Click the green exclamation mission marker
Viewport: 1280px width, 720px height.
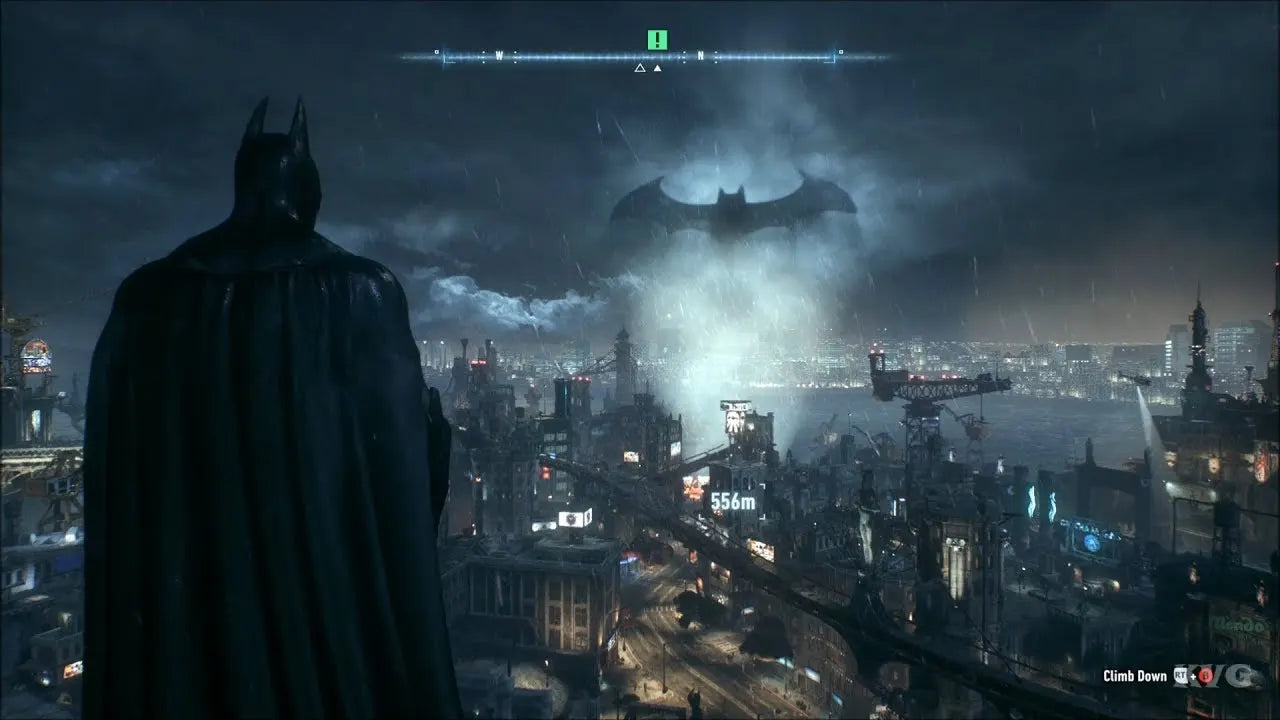point(657,39)
